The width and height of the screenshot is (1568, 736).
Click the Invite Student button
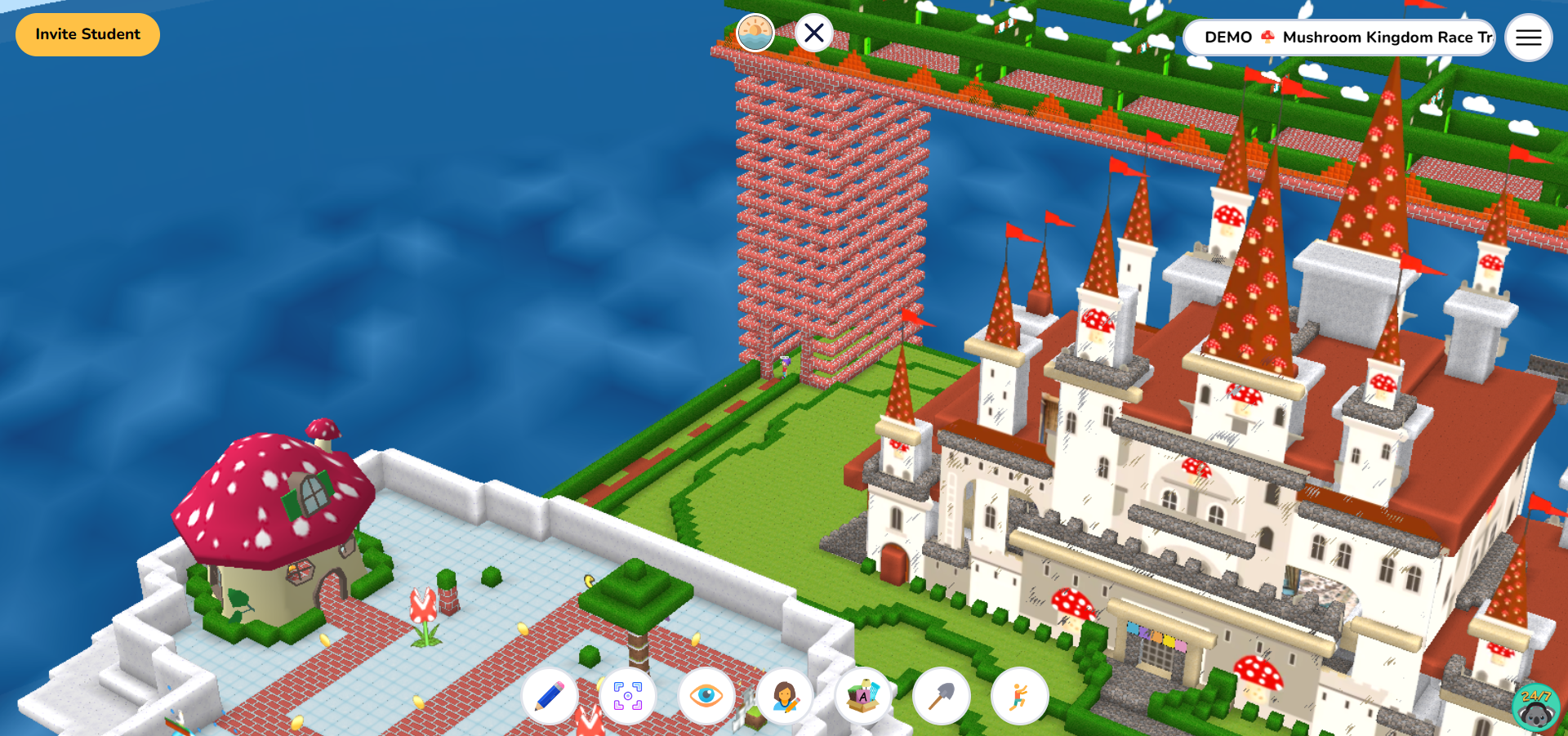87,34
